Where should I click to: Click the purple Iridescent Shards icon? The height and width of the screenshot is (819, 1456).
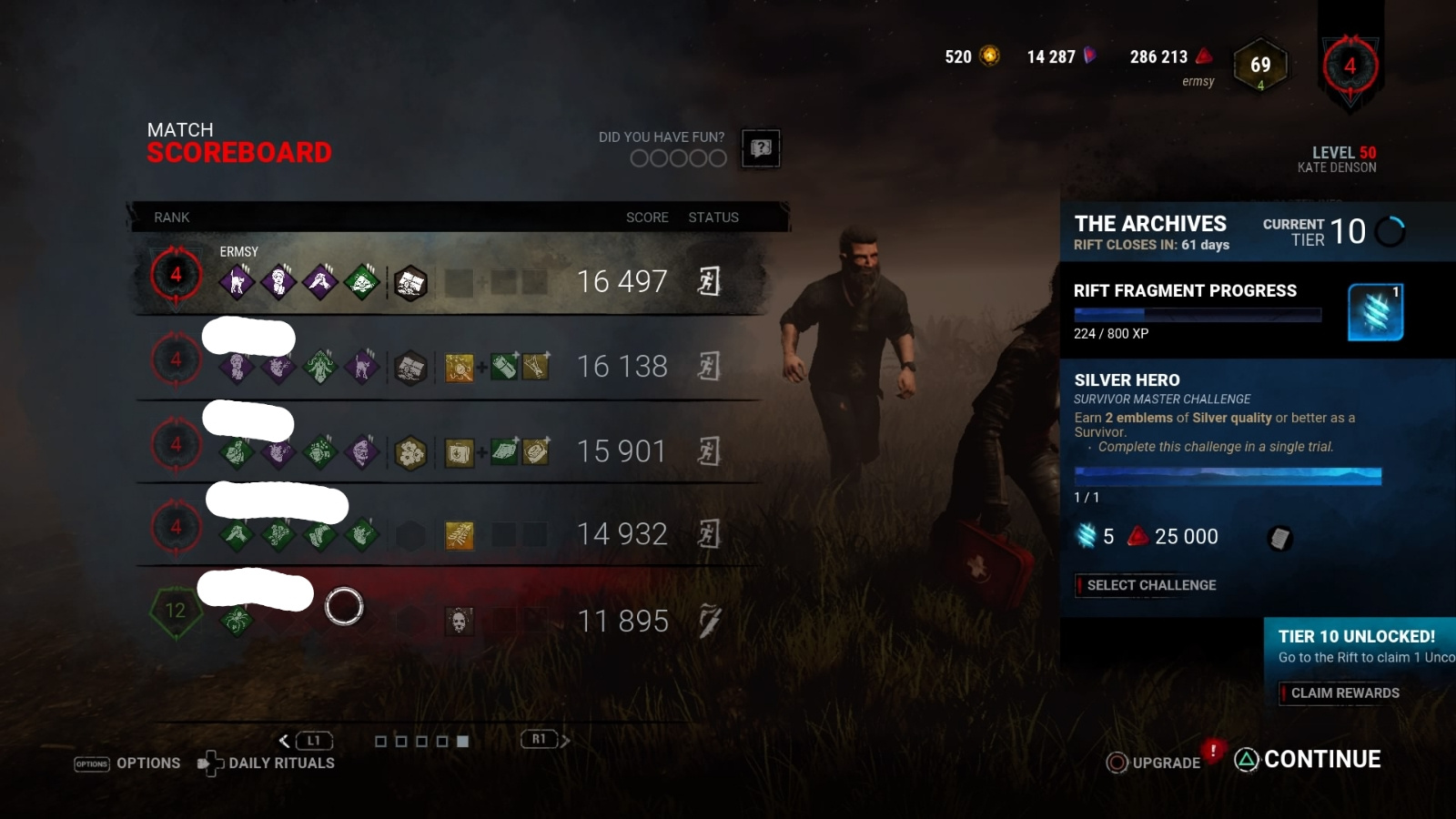point(1088,55)
